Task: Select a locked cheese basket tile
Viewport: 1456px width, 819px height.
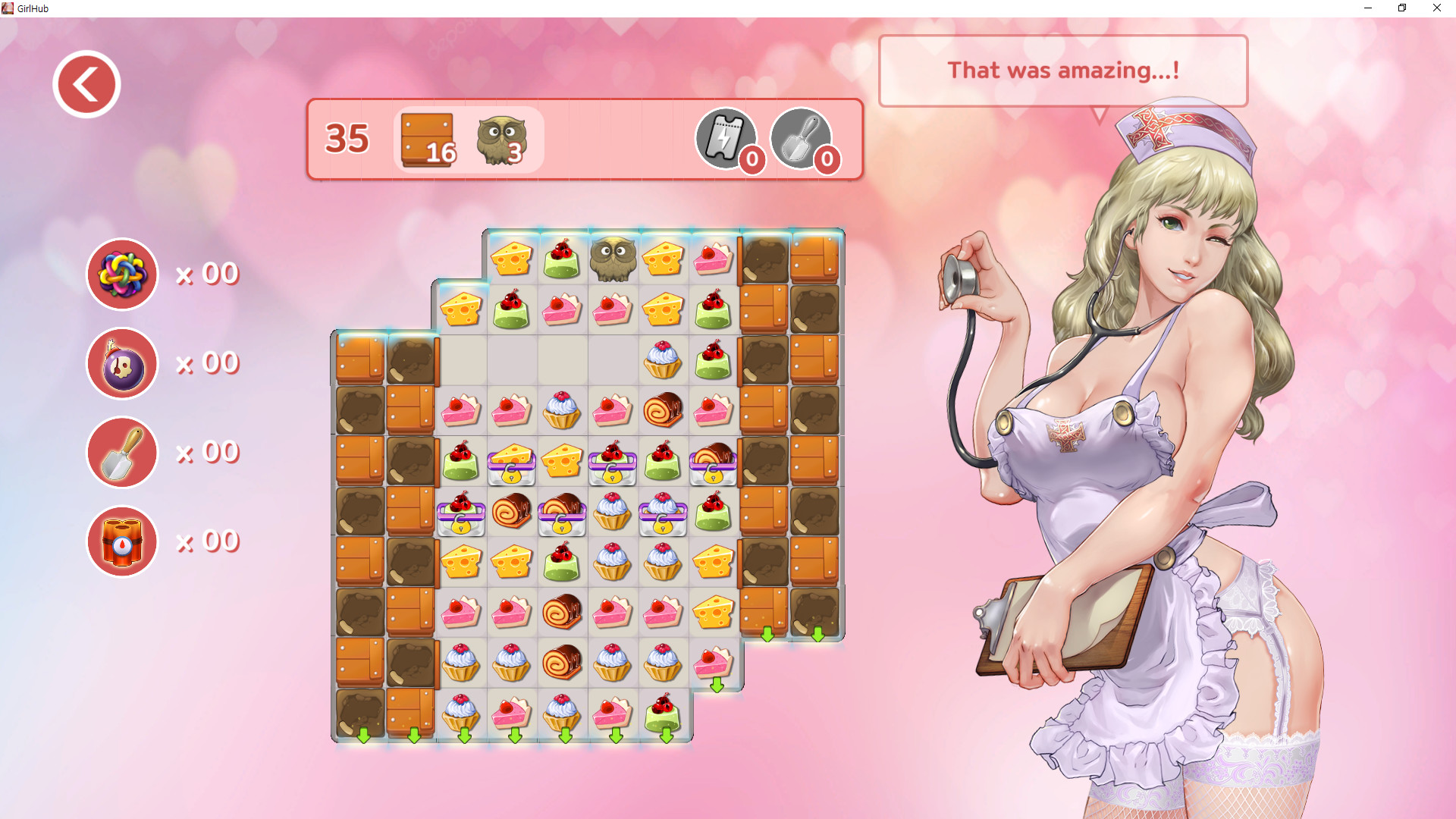Action: tap(511, 465)
